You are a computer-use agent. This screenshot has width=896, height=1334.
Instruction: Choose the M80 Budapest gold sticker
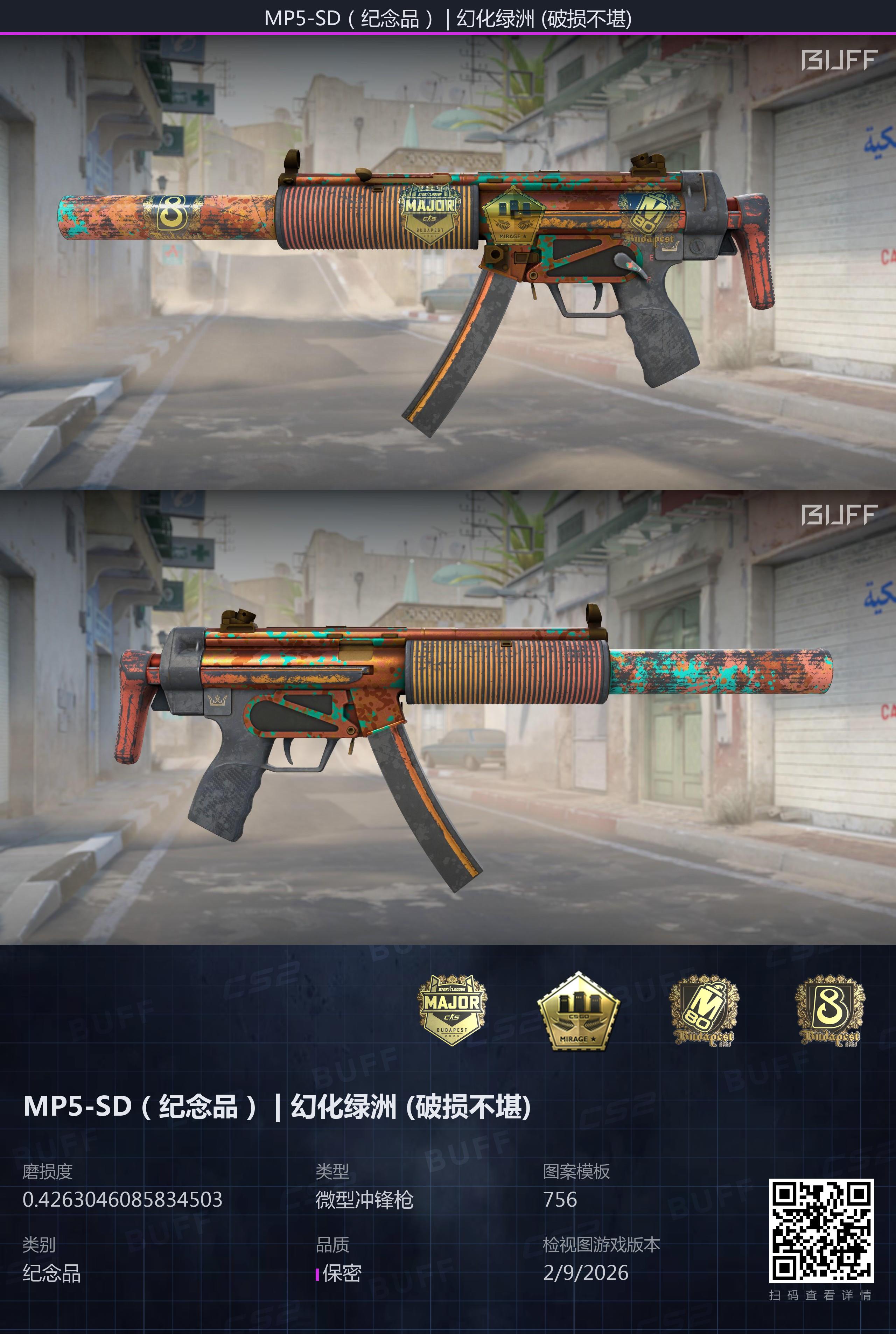pos(704,1010)
